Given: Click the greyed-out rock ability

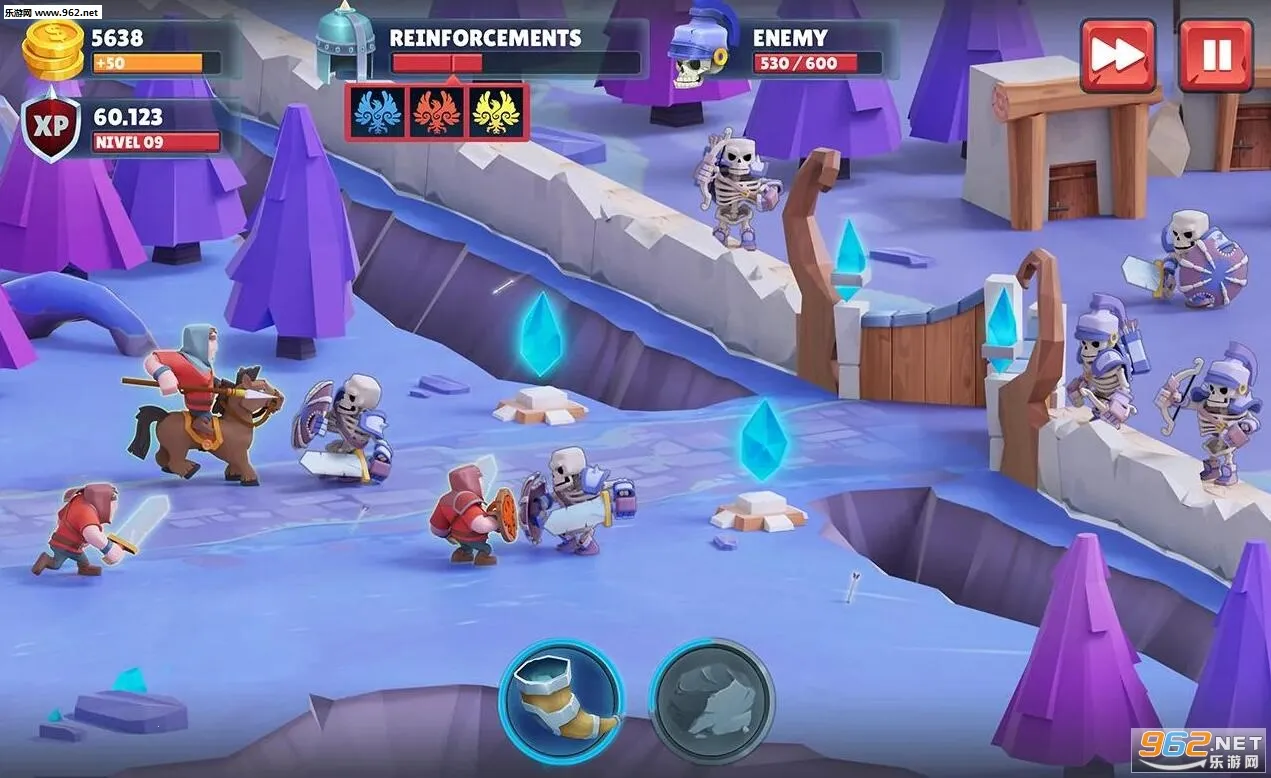Looking at the screenshot, I should tap(711, 701).
